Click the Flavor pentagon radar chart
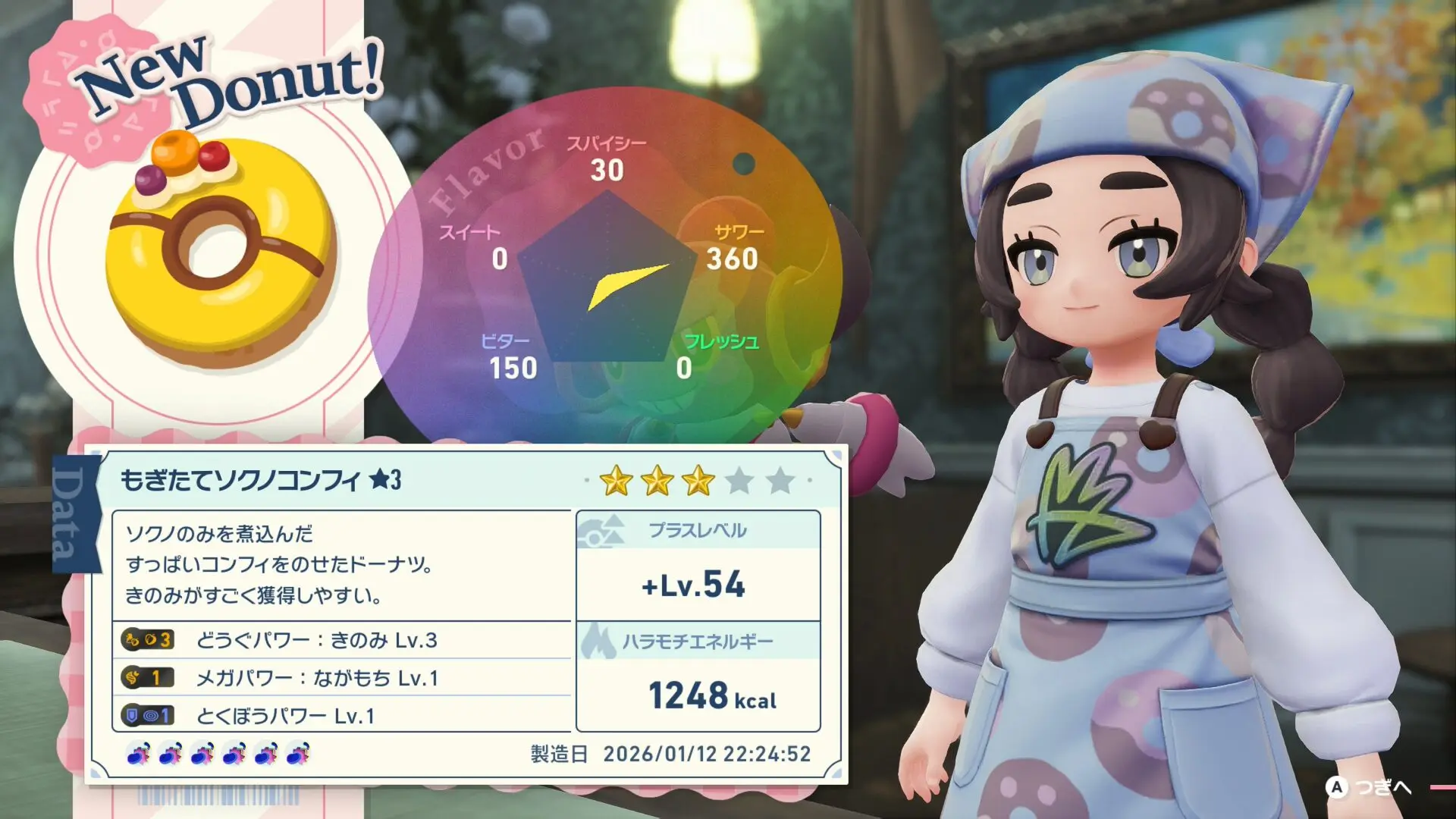 point(607,277)
